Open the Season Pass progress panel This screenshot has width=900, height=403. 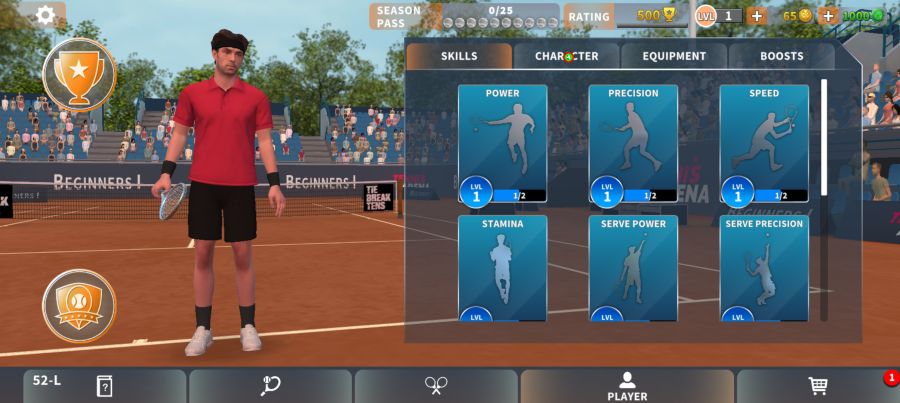pos(464,16)
